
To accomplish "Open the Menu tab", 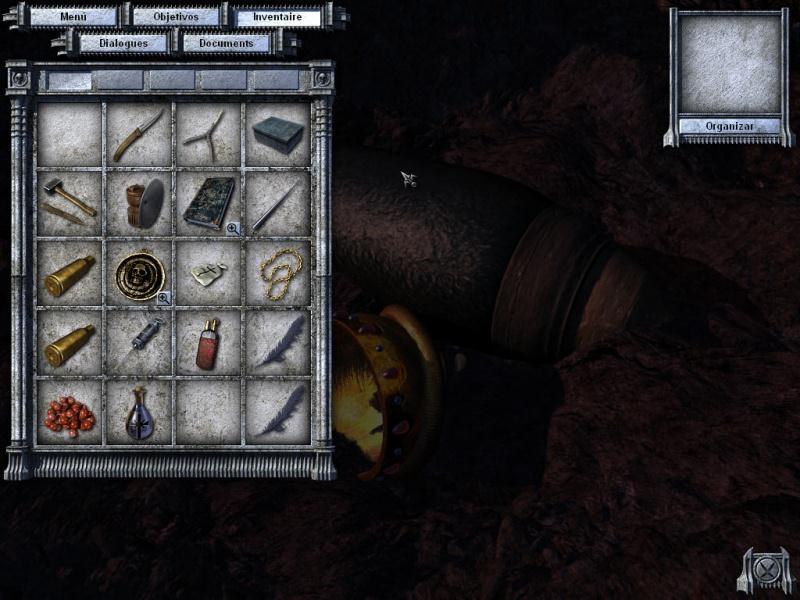I will 74,17.
